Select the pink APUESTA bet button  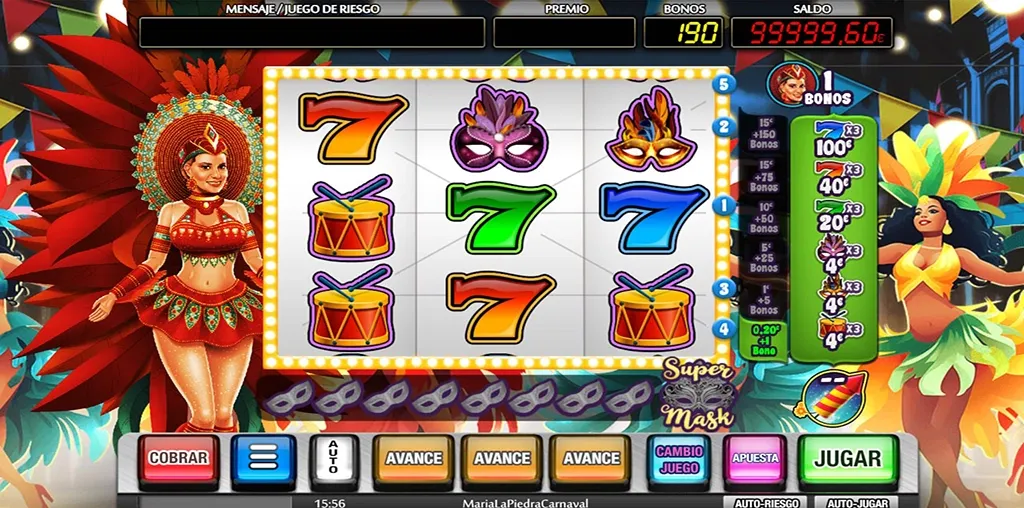pos(755,459)
